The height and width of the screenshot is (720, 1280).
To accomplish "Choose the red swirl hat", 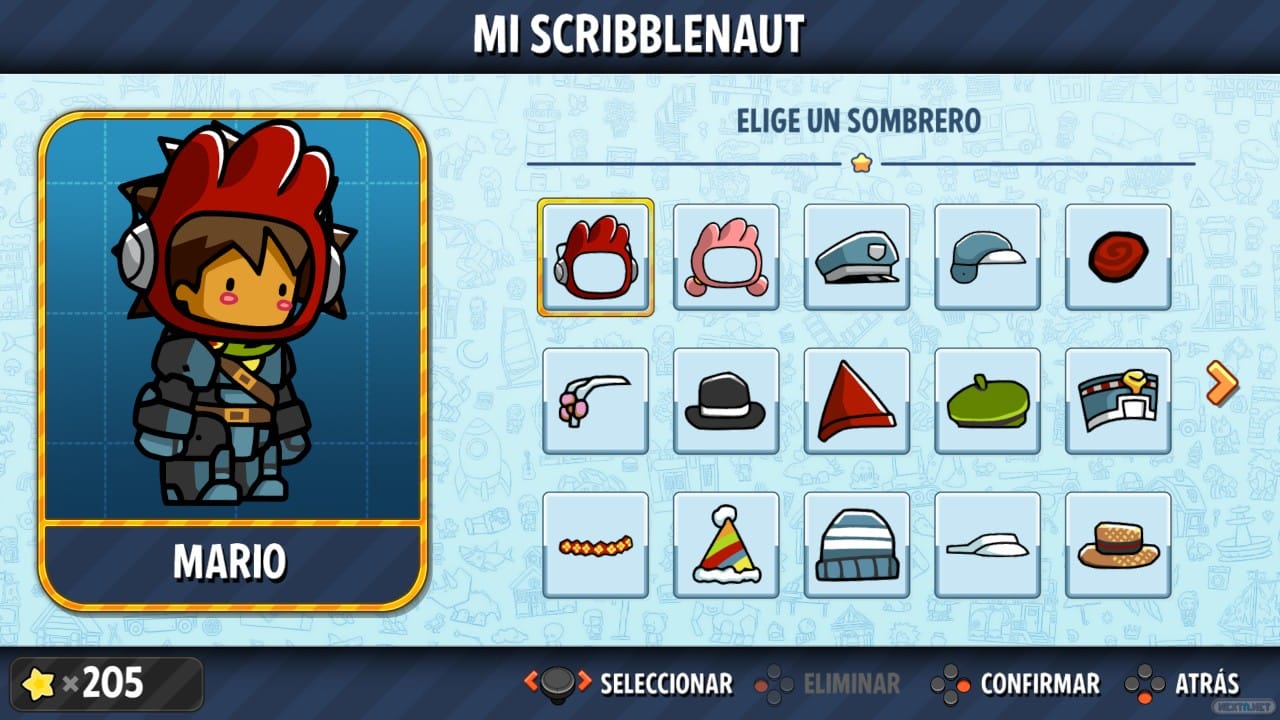I will pyautogui.click(x=1118, y=257).
